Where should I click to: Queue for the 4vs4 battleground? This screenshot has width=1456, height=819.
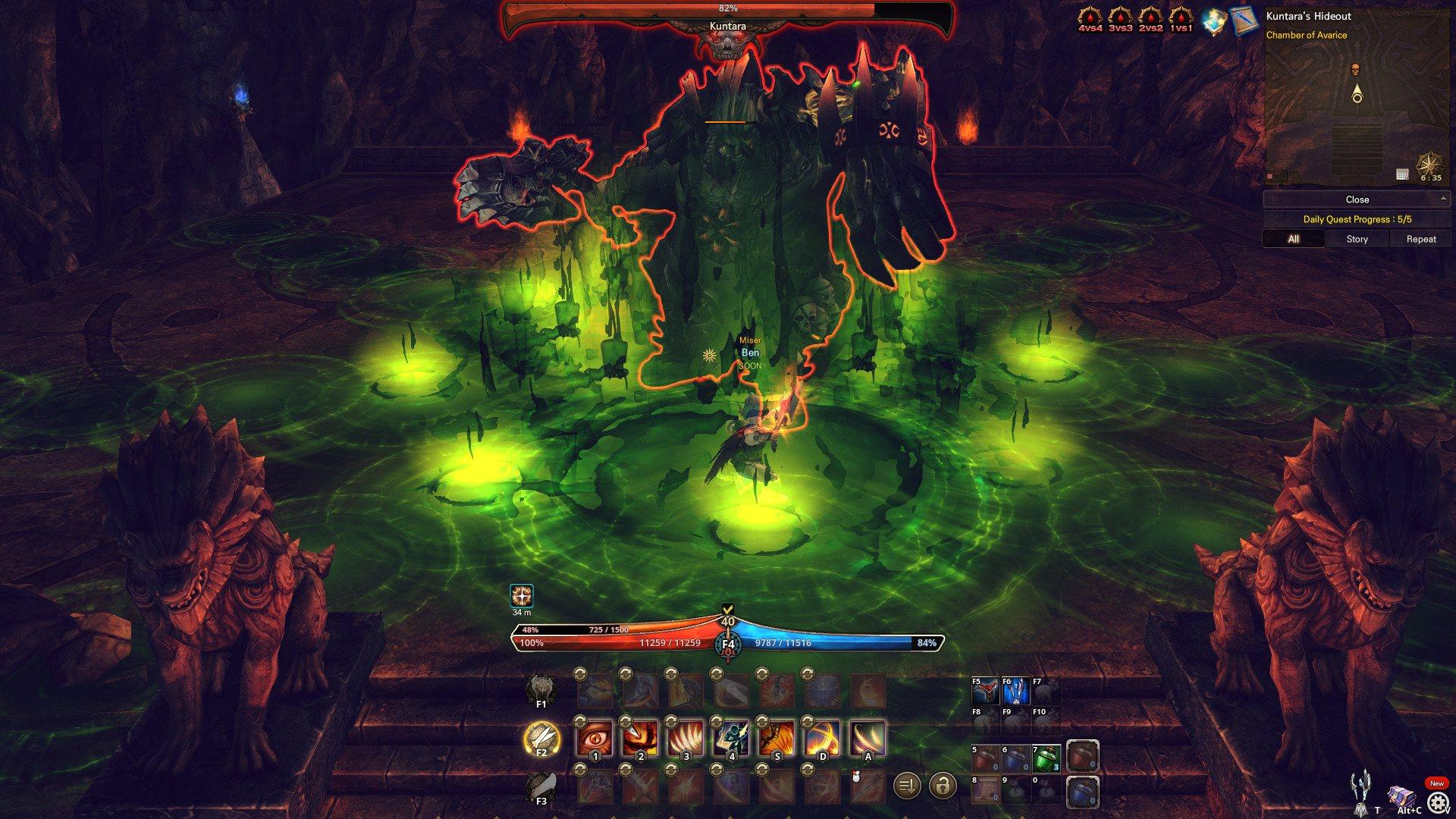pyautogui.click(x=1089, y=17)
